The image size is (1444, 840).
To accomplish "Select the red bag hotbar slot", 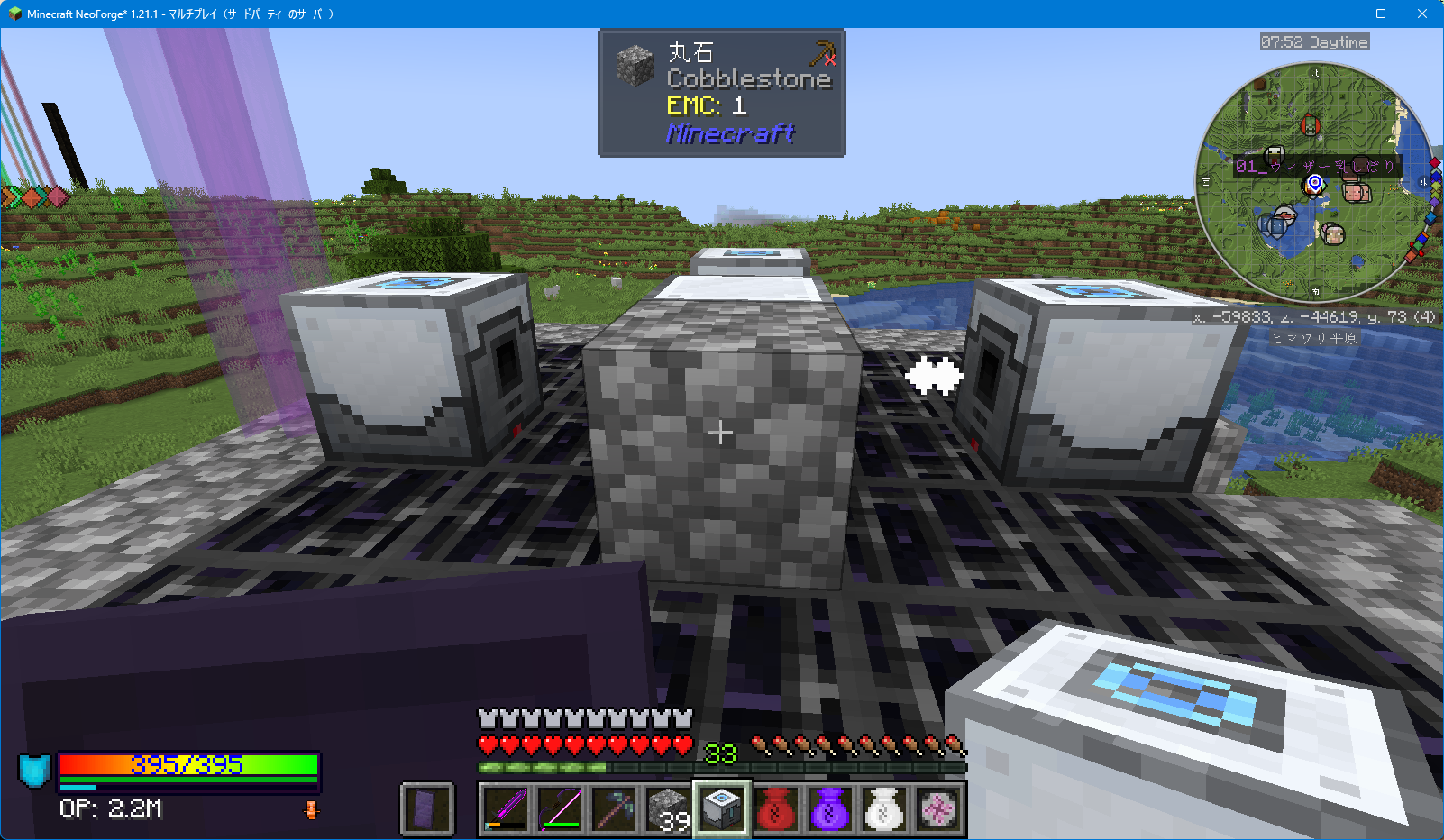I will pos(776,808).
